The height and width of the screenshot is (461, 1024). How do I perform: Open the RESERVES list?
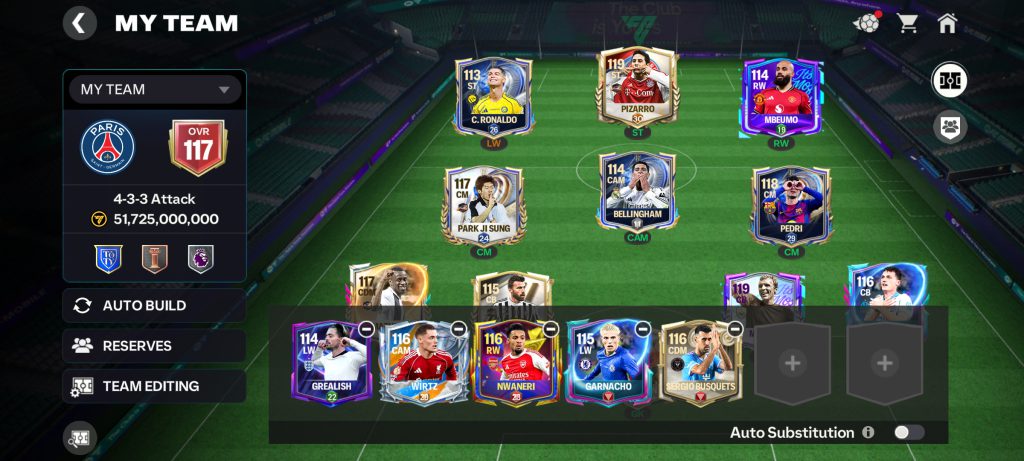coord(154,346)
